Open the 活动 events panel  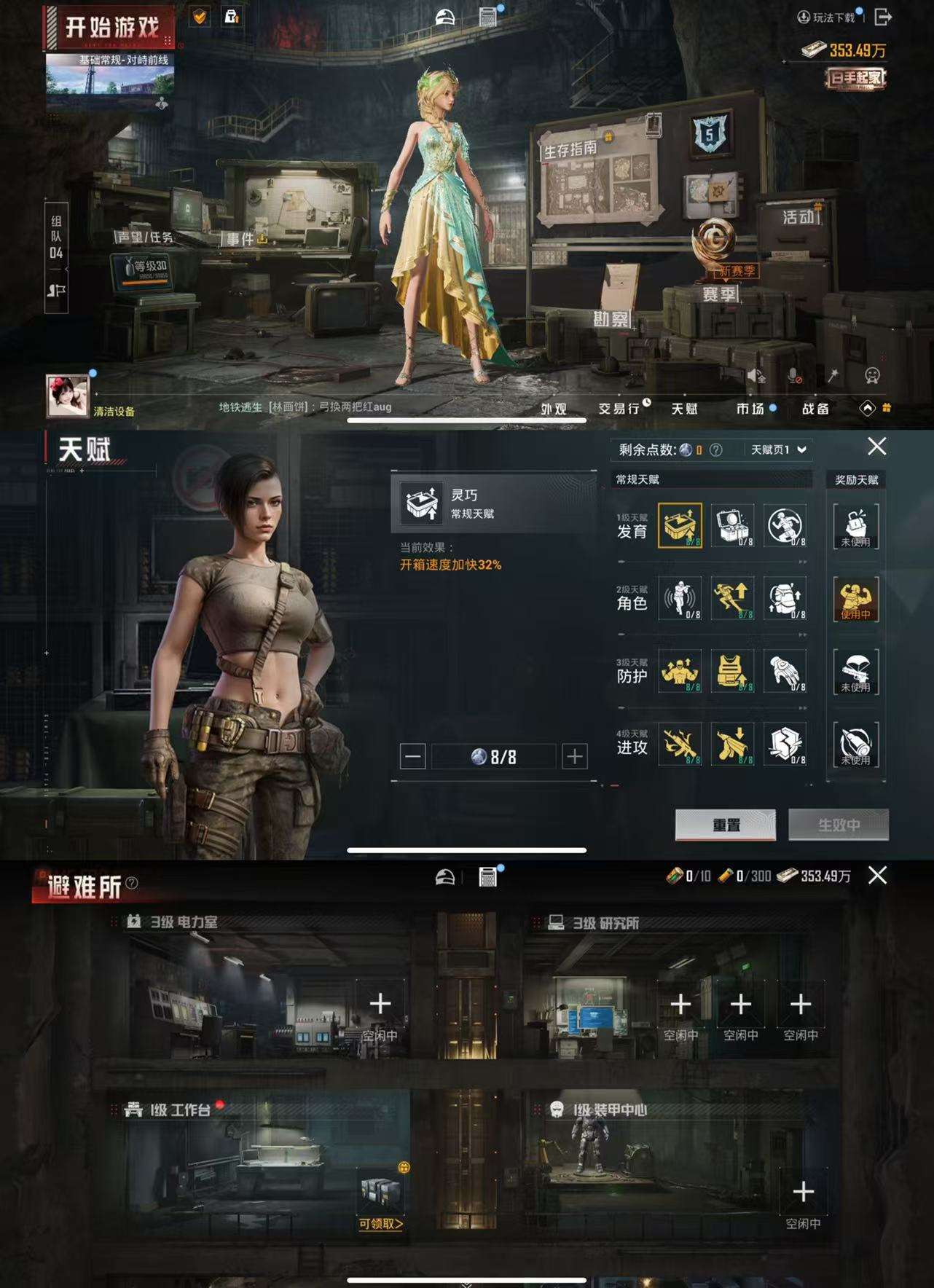[x=798, y=217]
